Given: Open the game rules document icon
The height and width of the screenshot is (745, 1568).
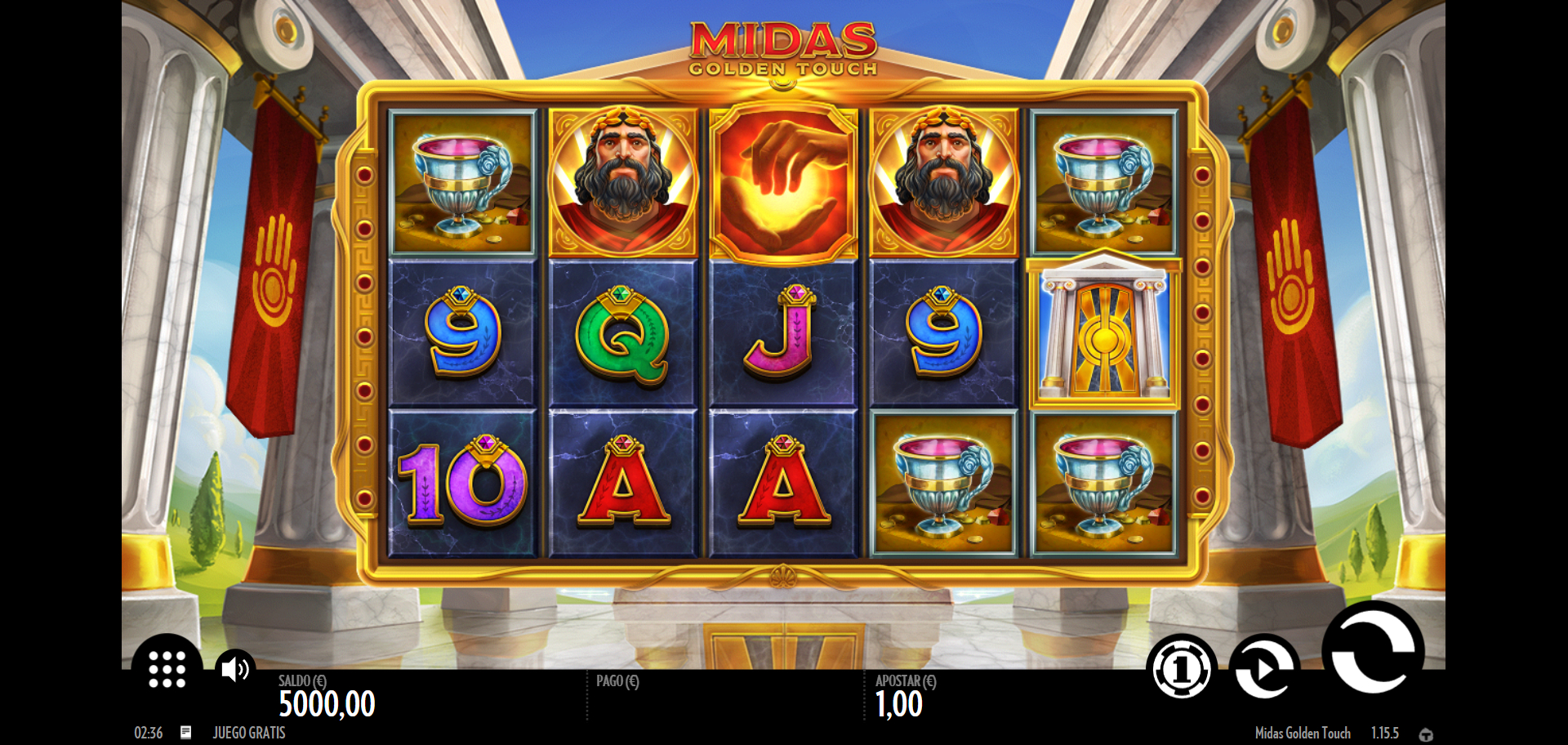Looking at the screenshot, I should point(186,733).
